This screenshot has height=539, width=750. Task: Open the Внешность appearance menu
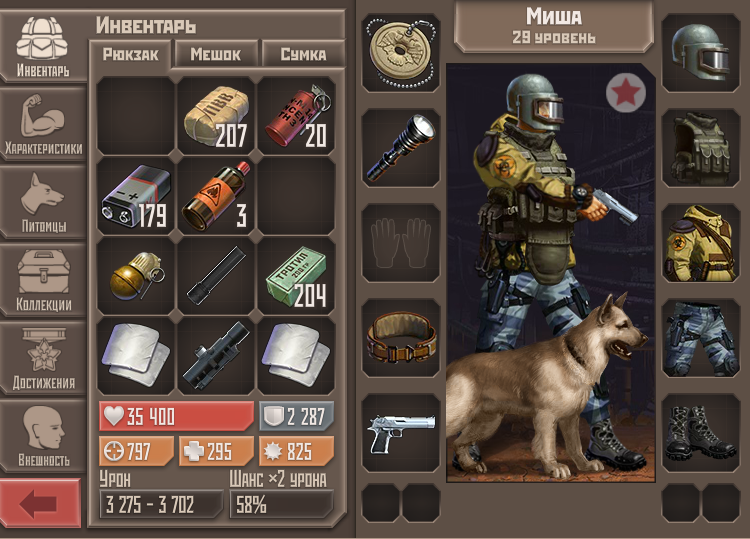coord(44,437)
